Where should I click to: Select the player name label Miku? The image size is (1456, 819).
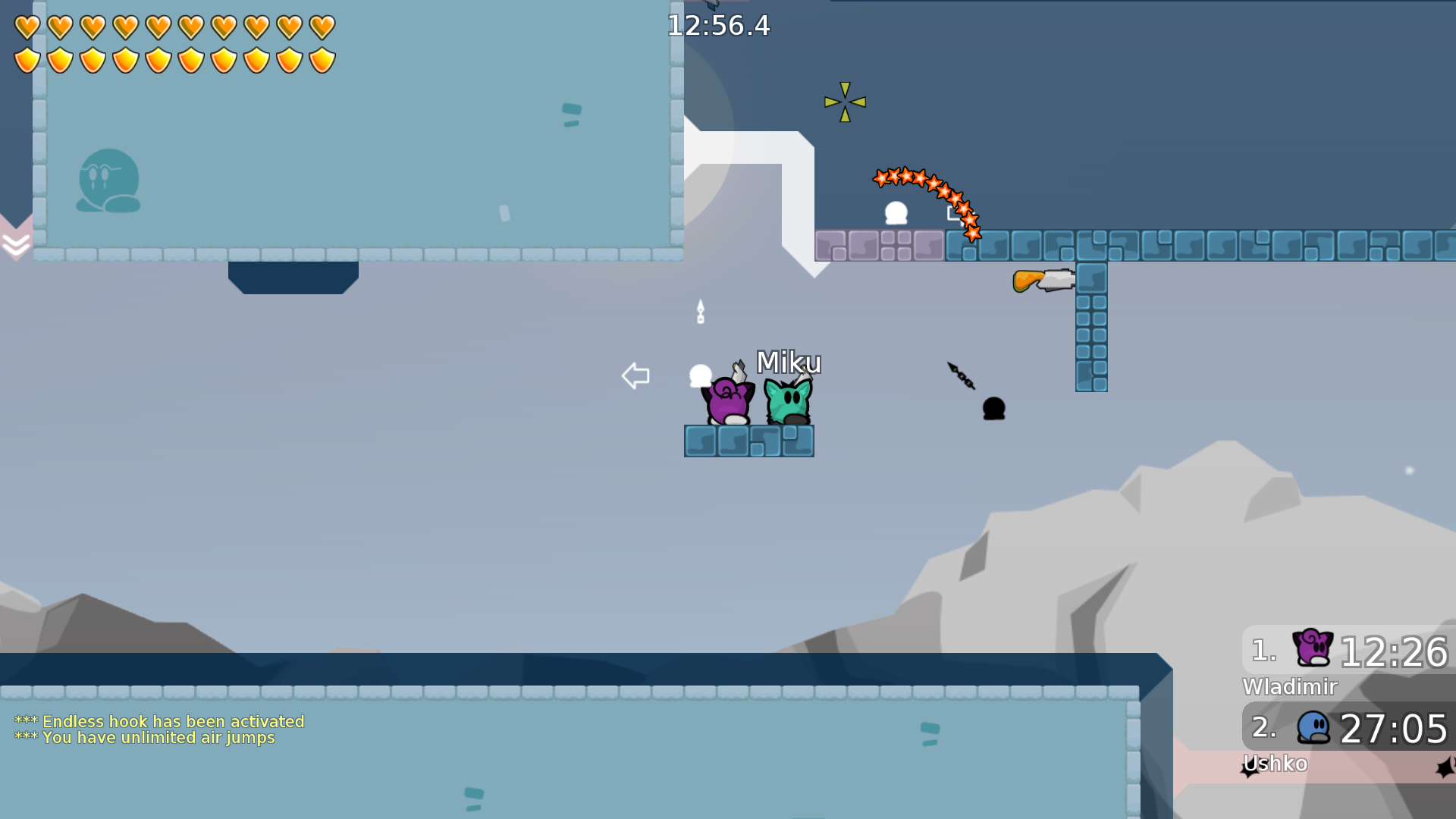tap(789, 363)
